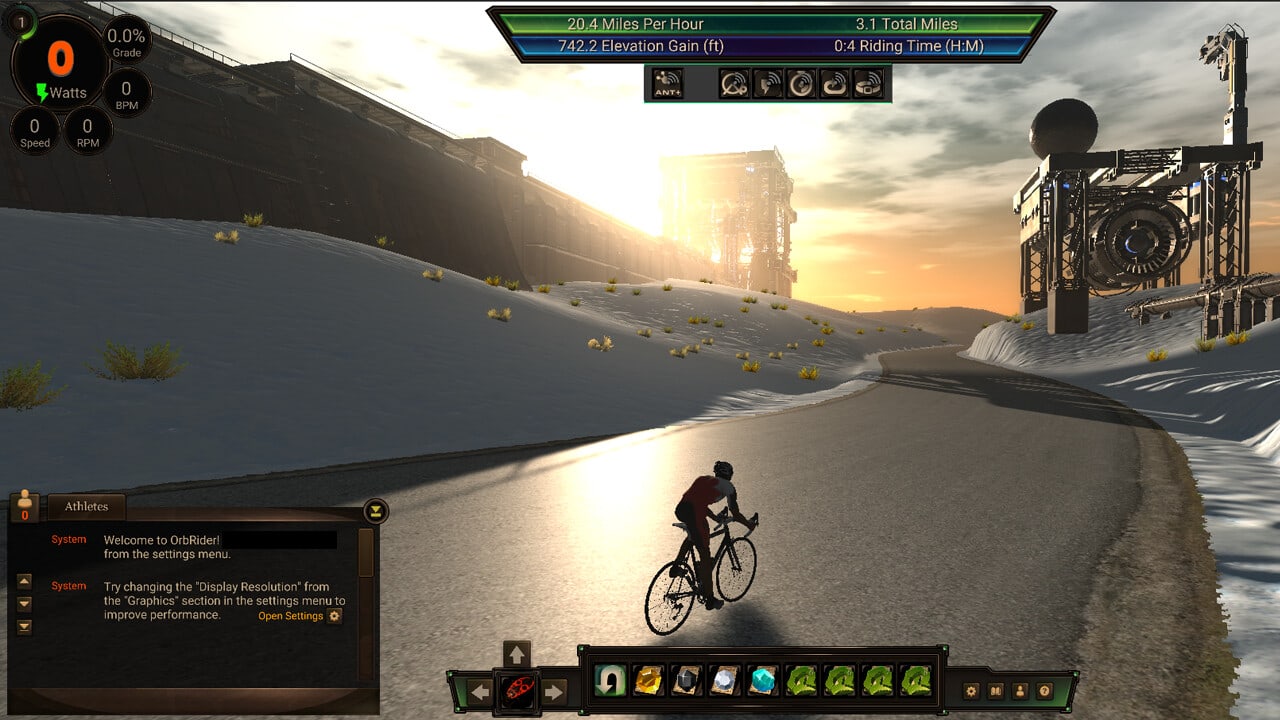Screen dimensions: 1280x720
Task: Choose the cyan gem item slot
Action: [763, 681]
